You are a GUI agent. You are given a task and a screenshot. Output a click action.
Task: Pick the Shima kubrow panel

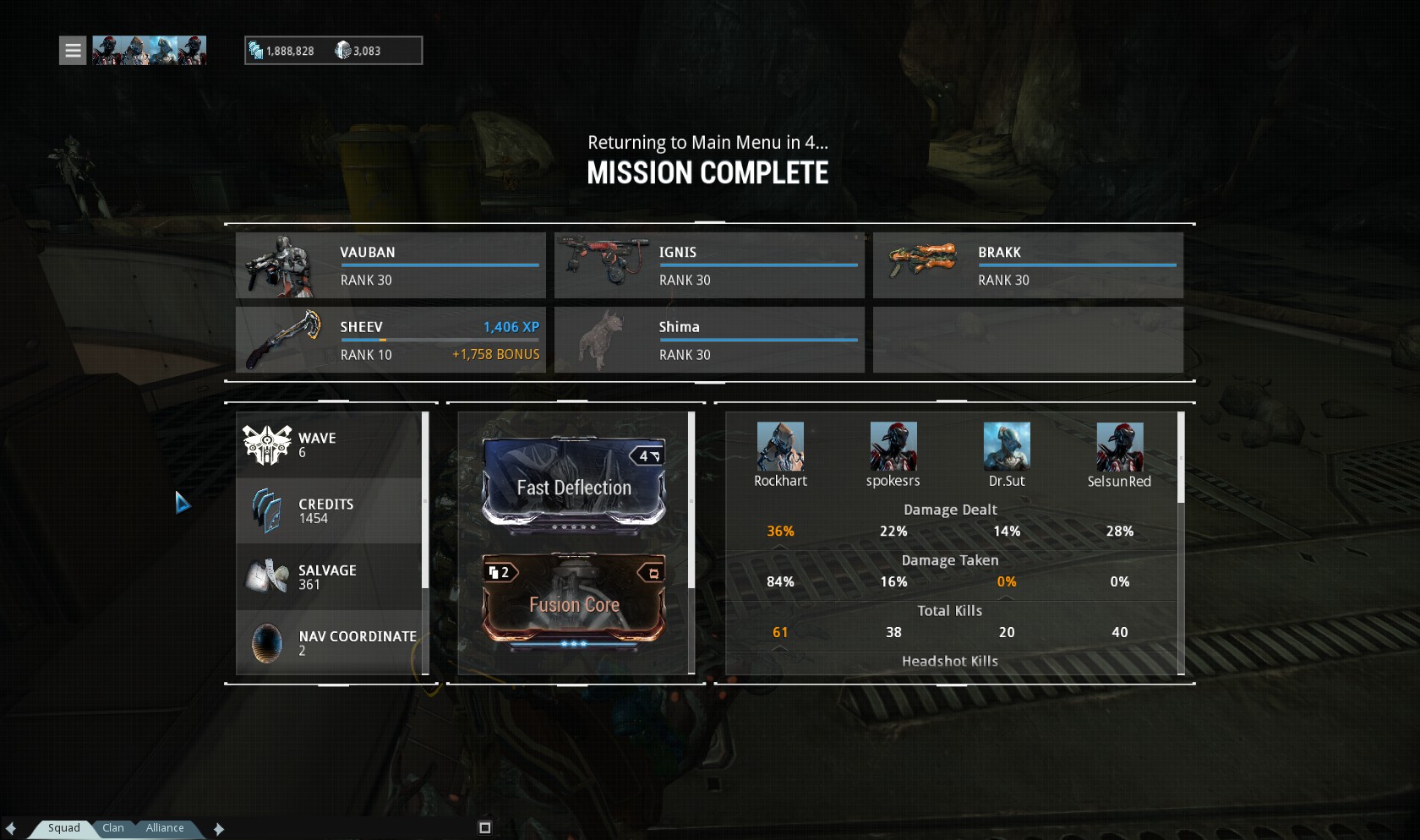(709, 340)
